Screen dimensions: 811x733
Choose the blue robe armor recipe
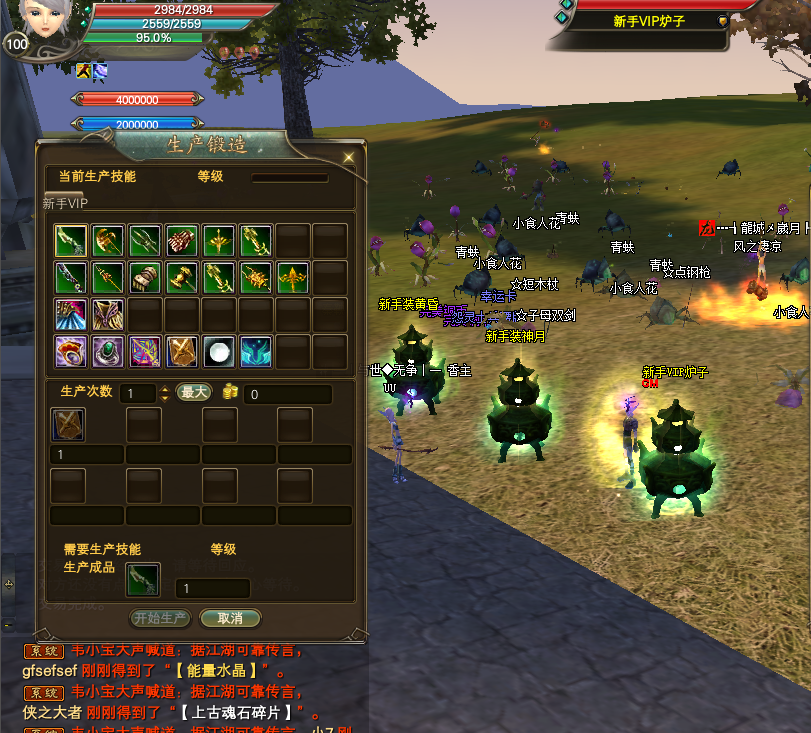point(71,314)
